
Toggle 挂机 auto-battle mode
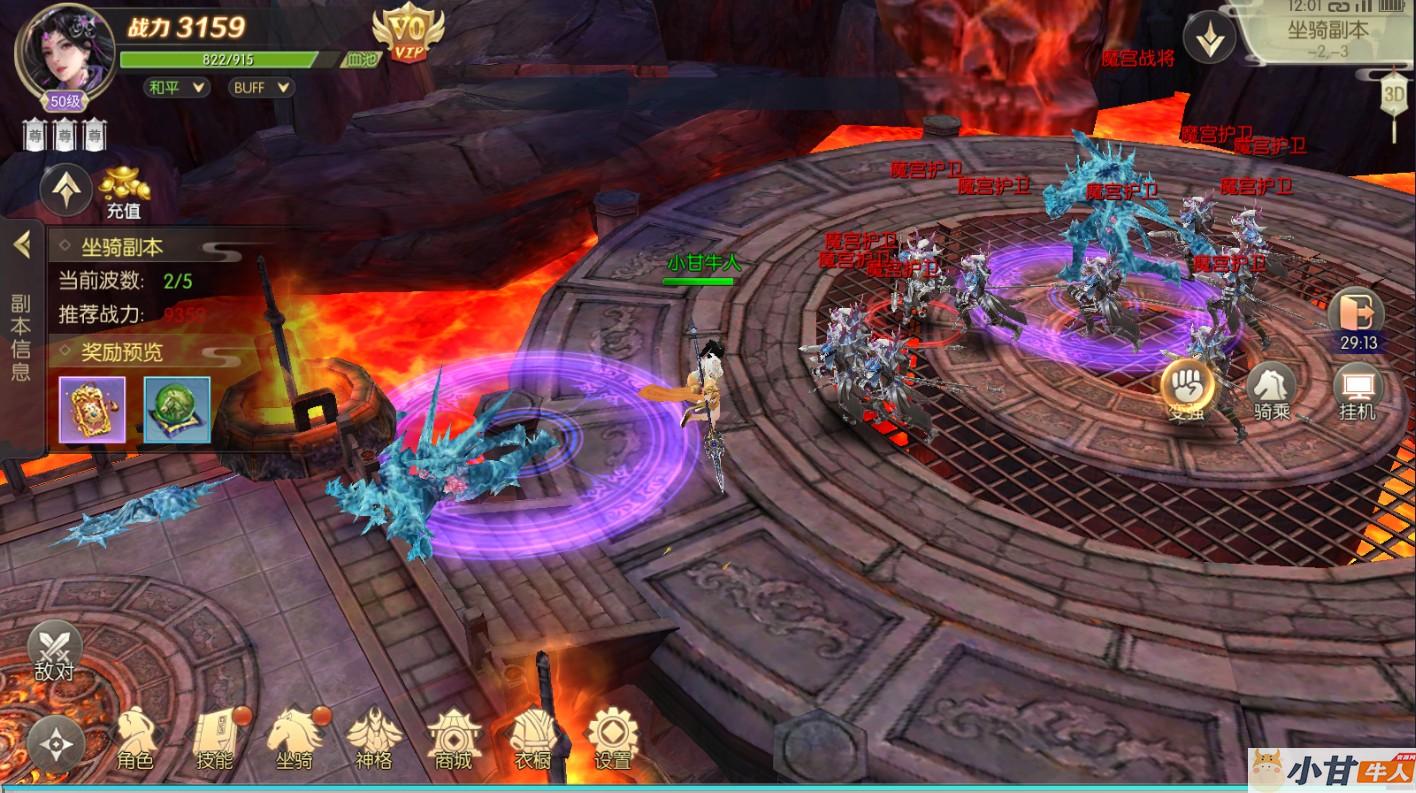tap(1357, 391)
